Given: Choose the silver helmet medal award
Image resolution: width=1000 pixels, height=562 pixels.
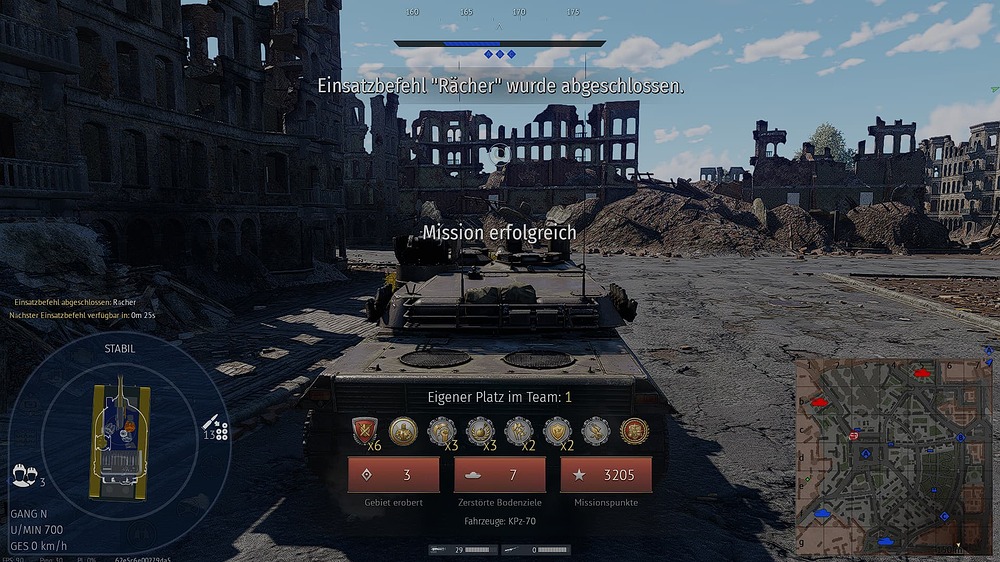Looking at the screenshot, I should 441,431.
